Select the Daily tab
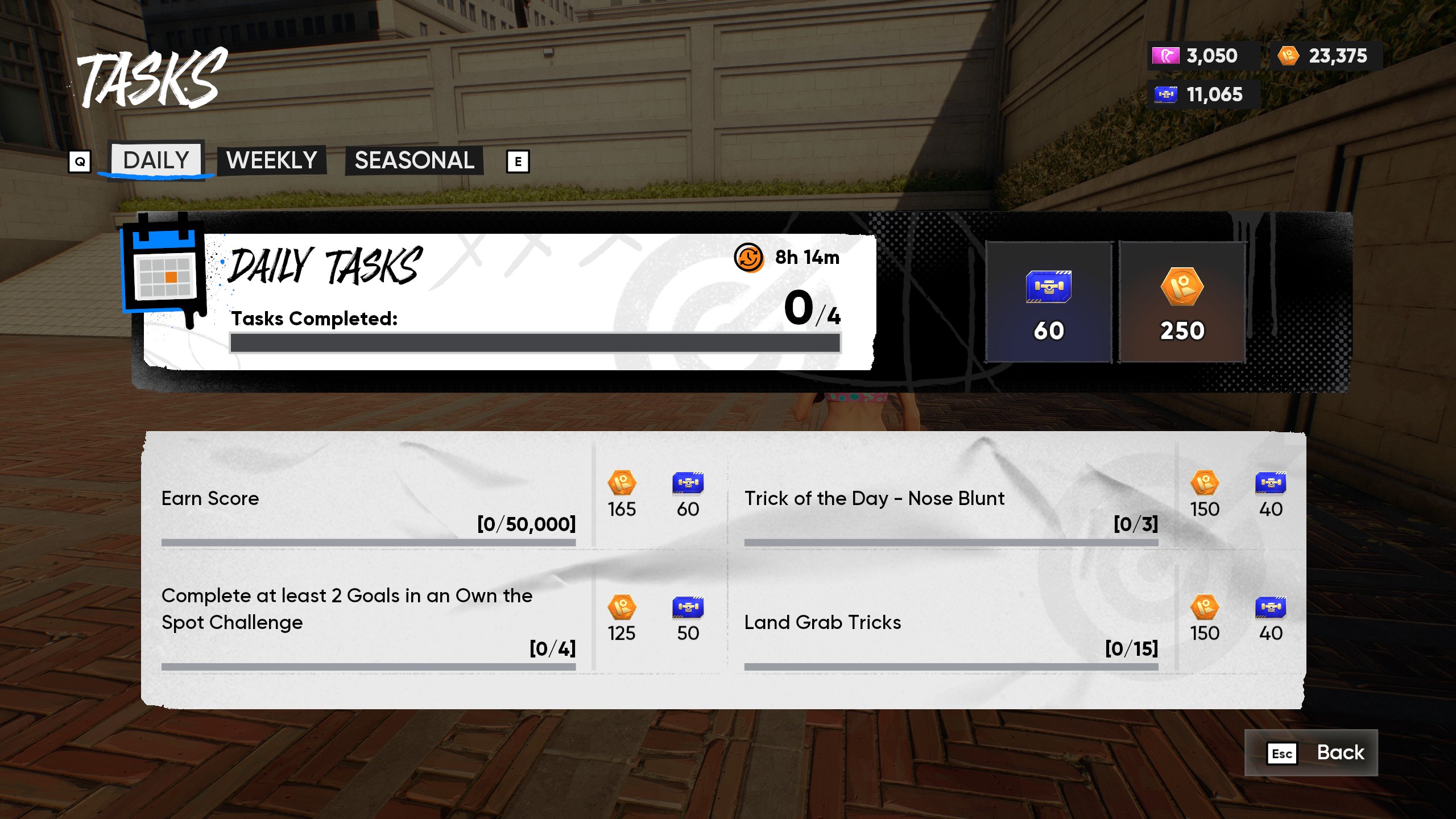 pos(156,160)
